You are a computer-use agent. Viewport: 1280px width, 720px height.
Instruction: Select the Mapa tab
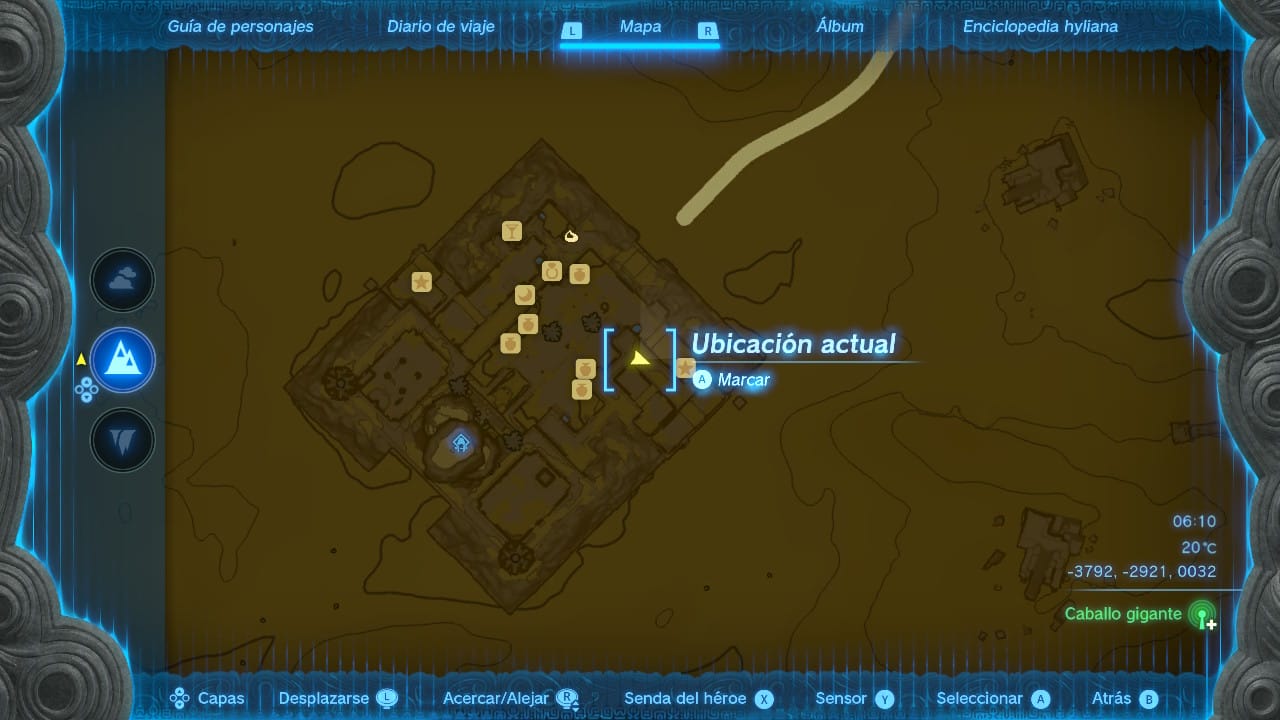pyautogui.click(x=640, y=27)
